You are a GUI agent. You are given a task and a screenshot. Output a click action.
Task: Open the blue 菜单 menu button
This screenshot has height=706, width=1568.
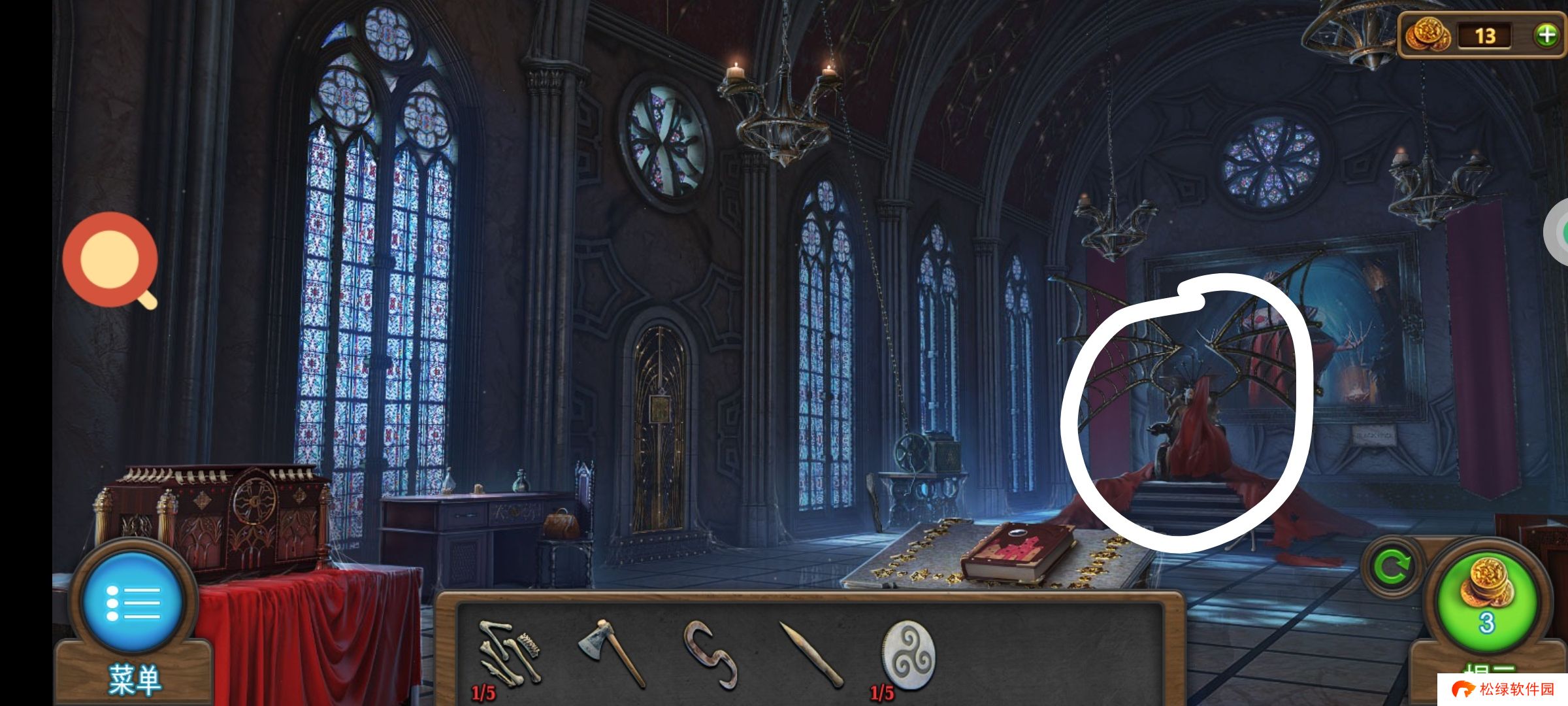click(x=133, y=603)
